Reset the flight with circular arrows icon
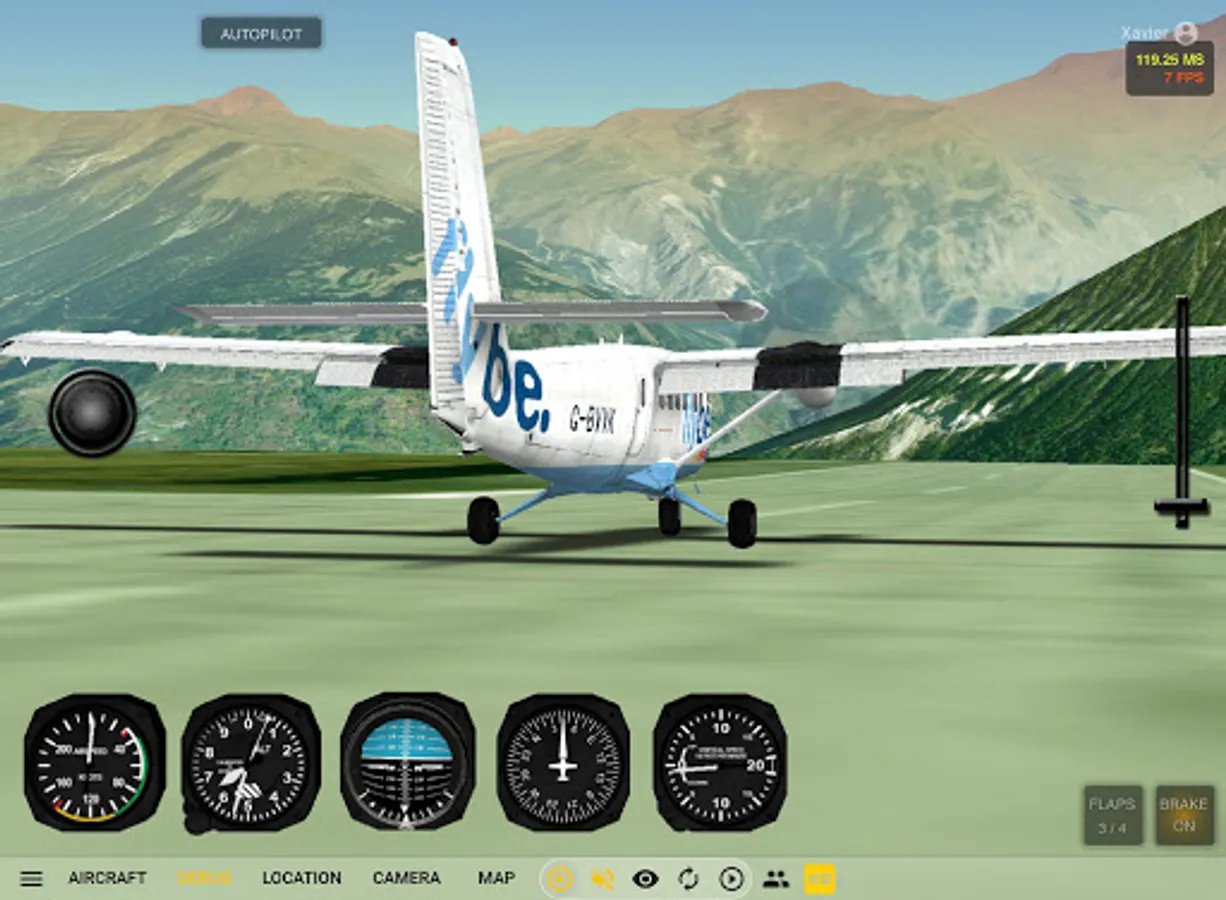1226x900 pixels. click(688, 879)
